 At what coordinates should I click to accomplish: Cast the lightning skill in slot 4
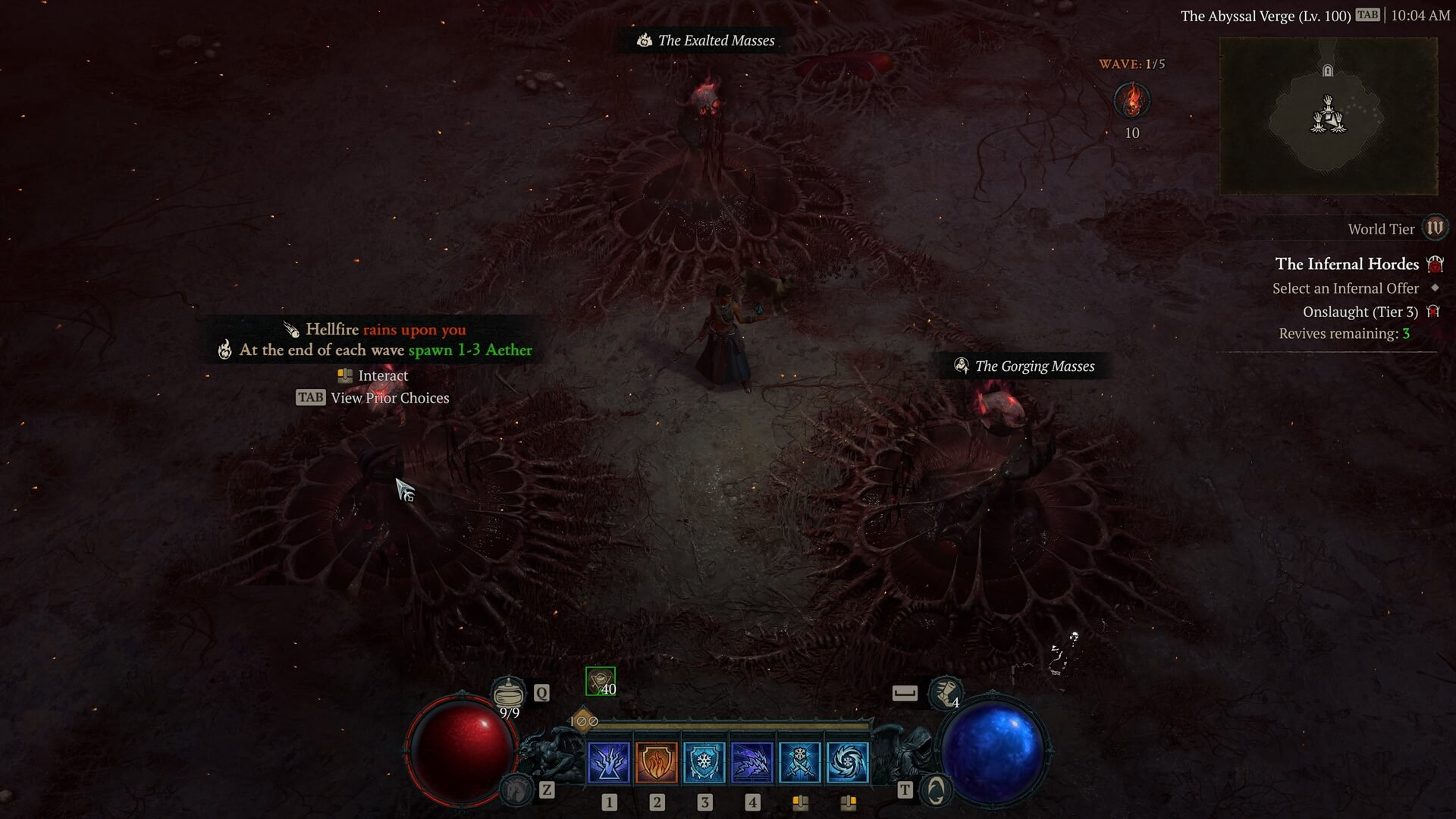[752, 762]
